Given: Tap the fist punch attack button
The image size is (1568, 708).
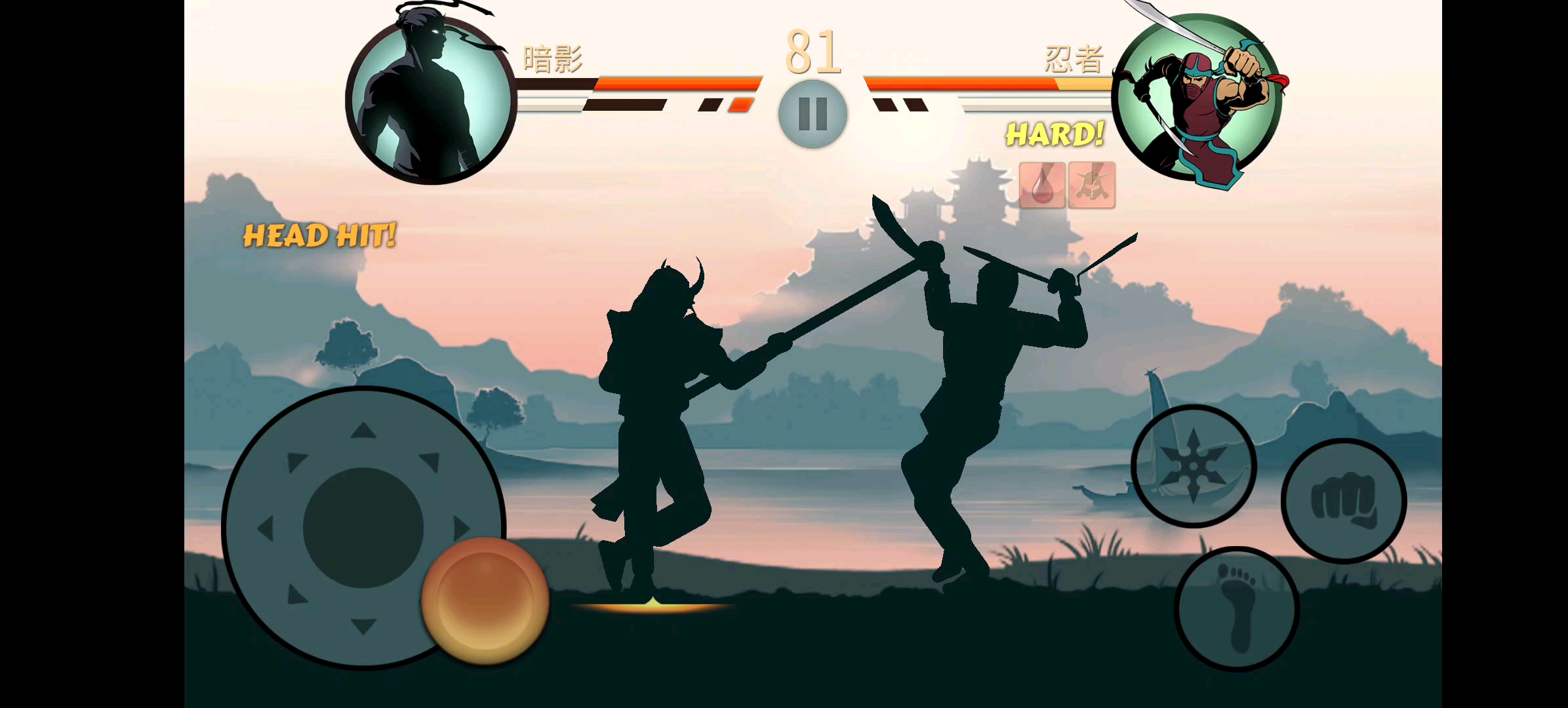Looking at the screenshot, I should (x=1343, y=501).
